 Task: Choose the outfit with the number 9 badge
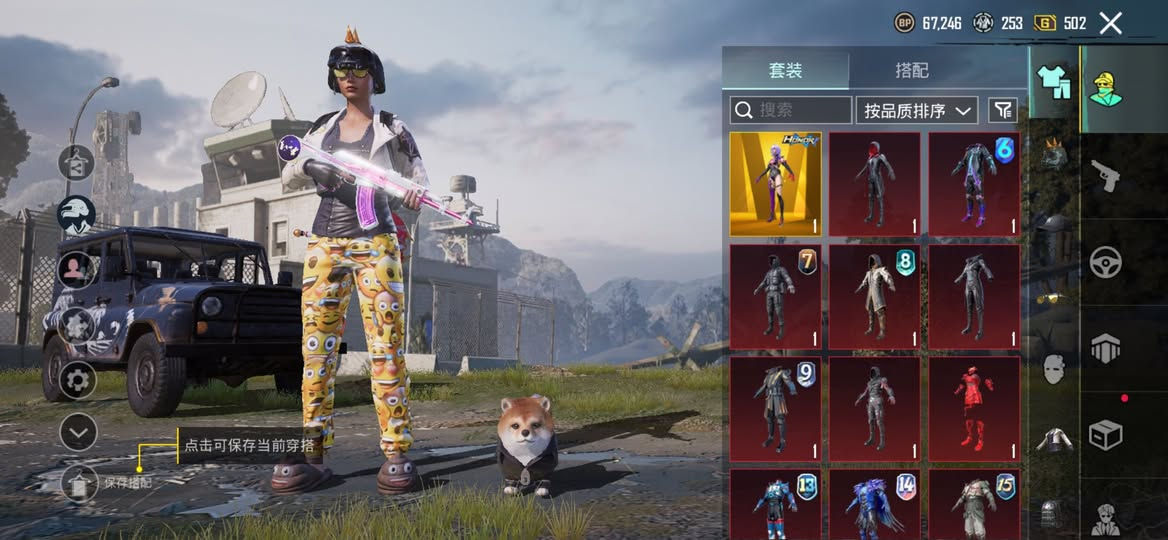(775, 408)
